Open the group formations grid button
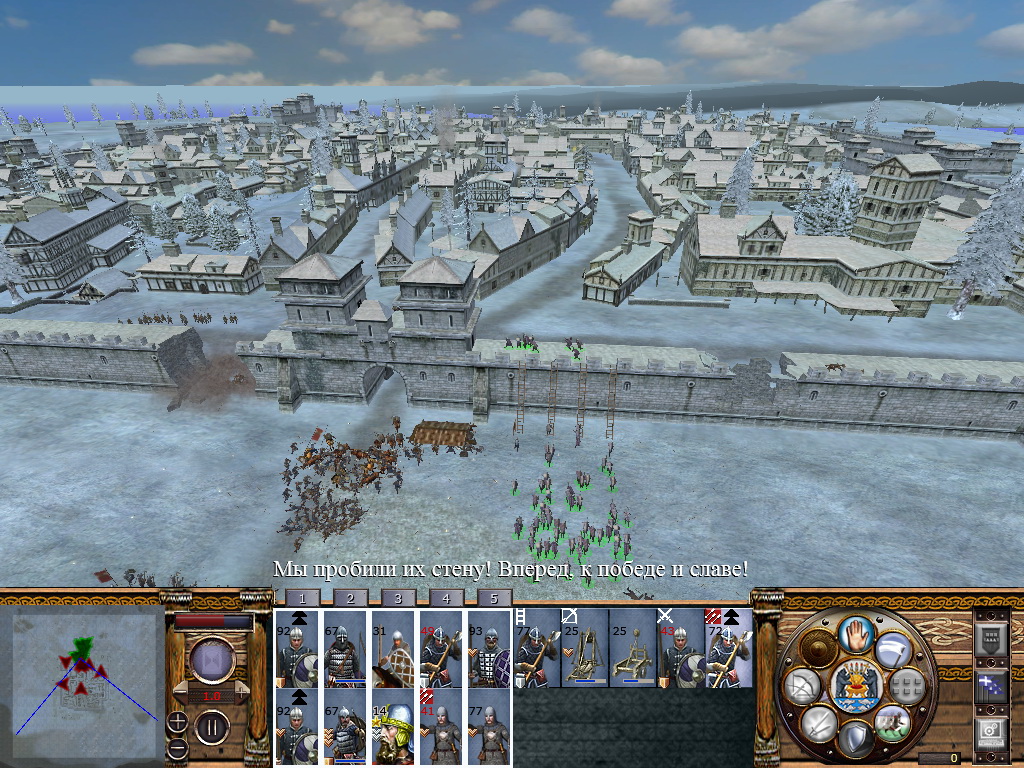1024x768 pixels. click(906, 686)
